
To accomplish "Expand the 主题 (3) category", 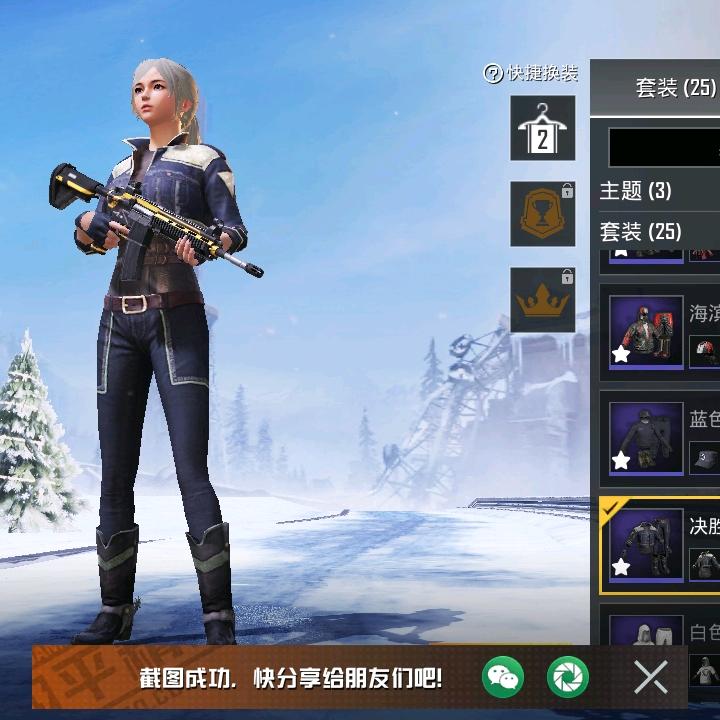I will (636, 190).
